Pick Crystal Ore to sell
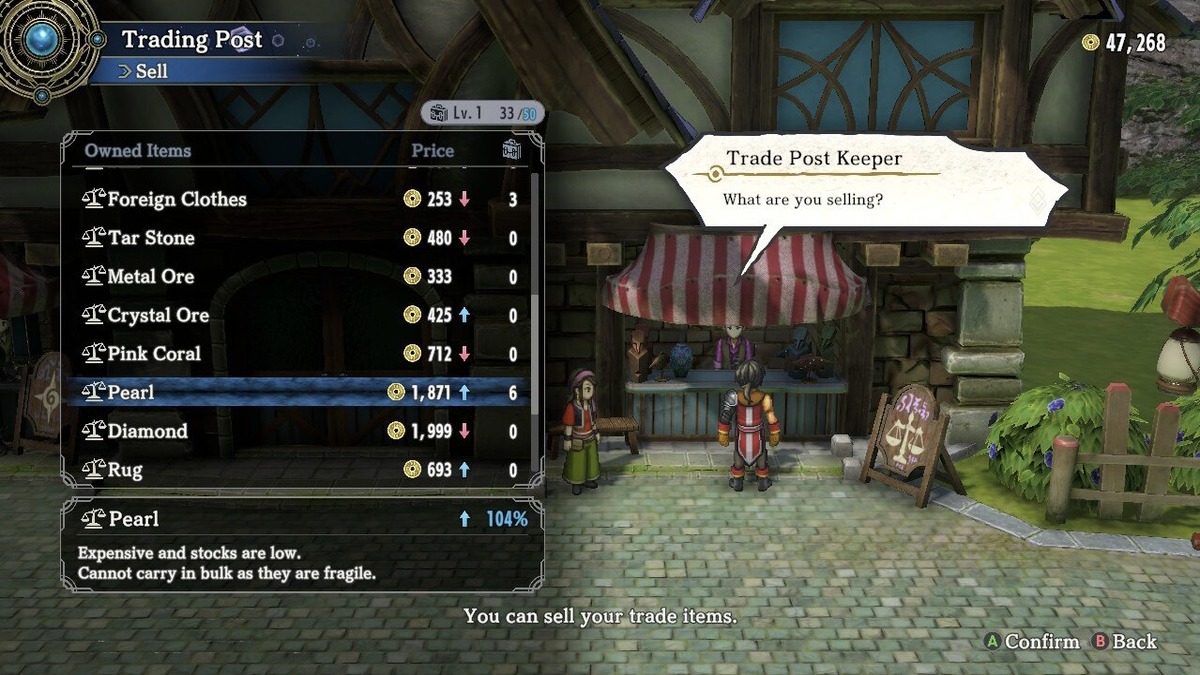 tap(158, 315)
